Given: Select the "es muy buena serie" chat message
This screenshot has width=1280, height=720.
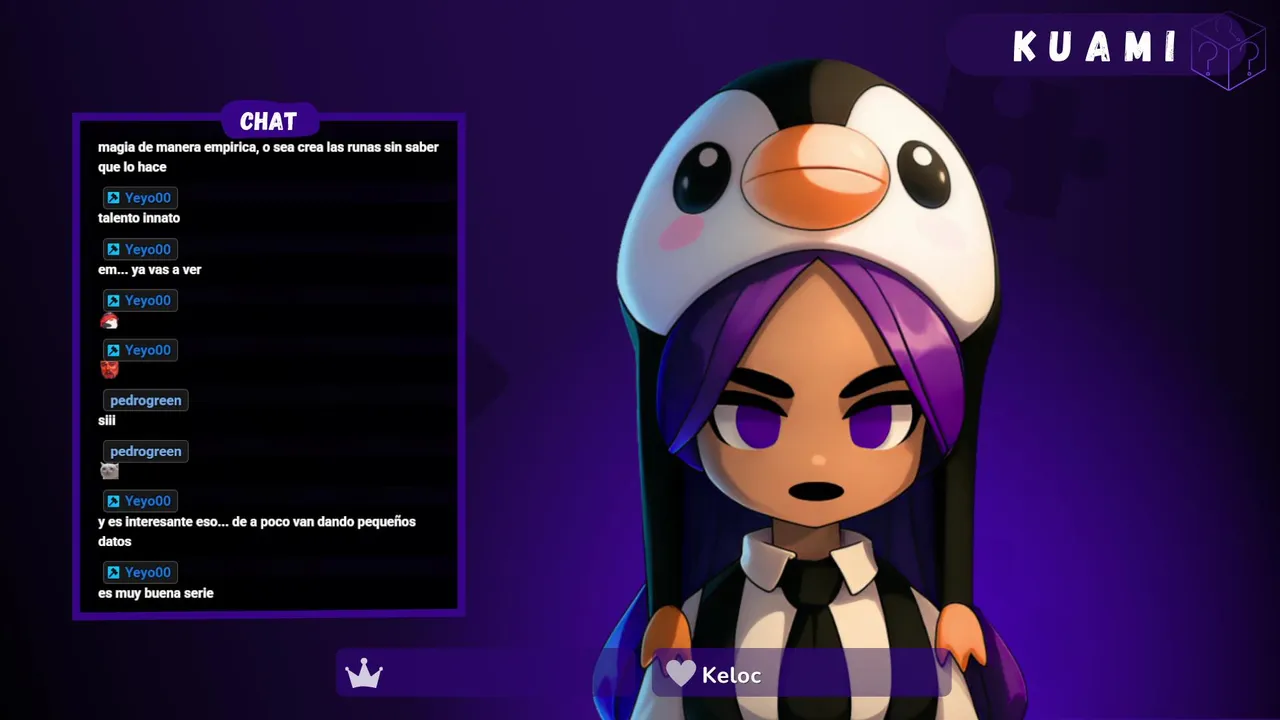Looking at the screenshot, I should 156,593.
